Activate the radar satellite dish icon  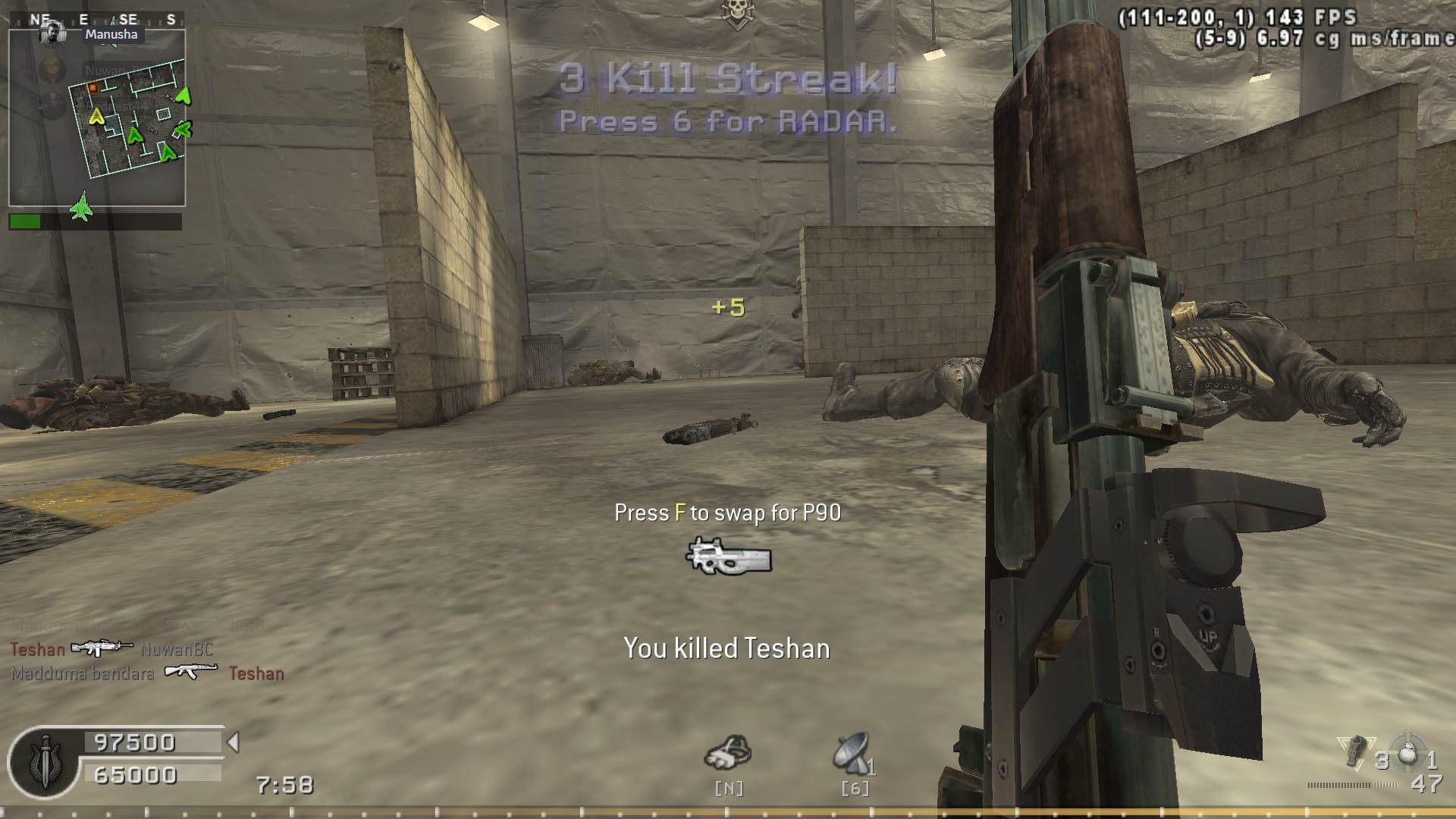pos(852,753)
